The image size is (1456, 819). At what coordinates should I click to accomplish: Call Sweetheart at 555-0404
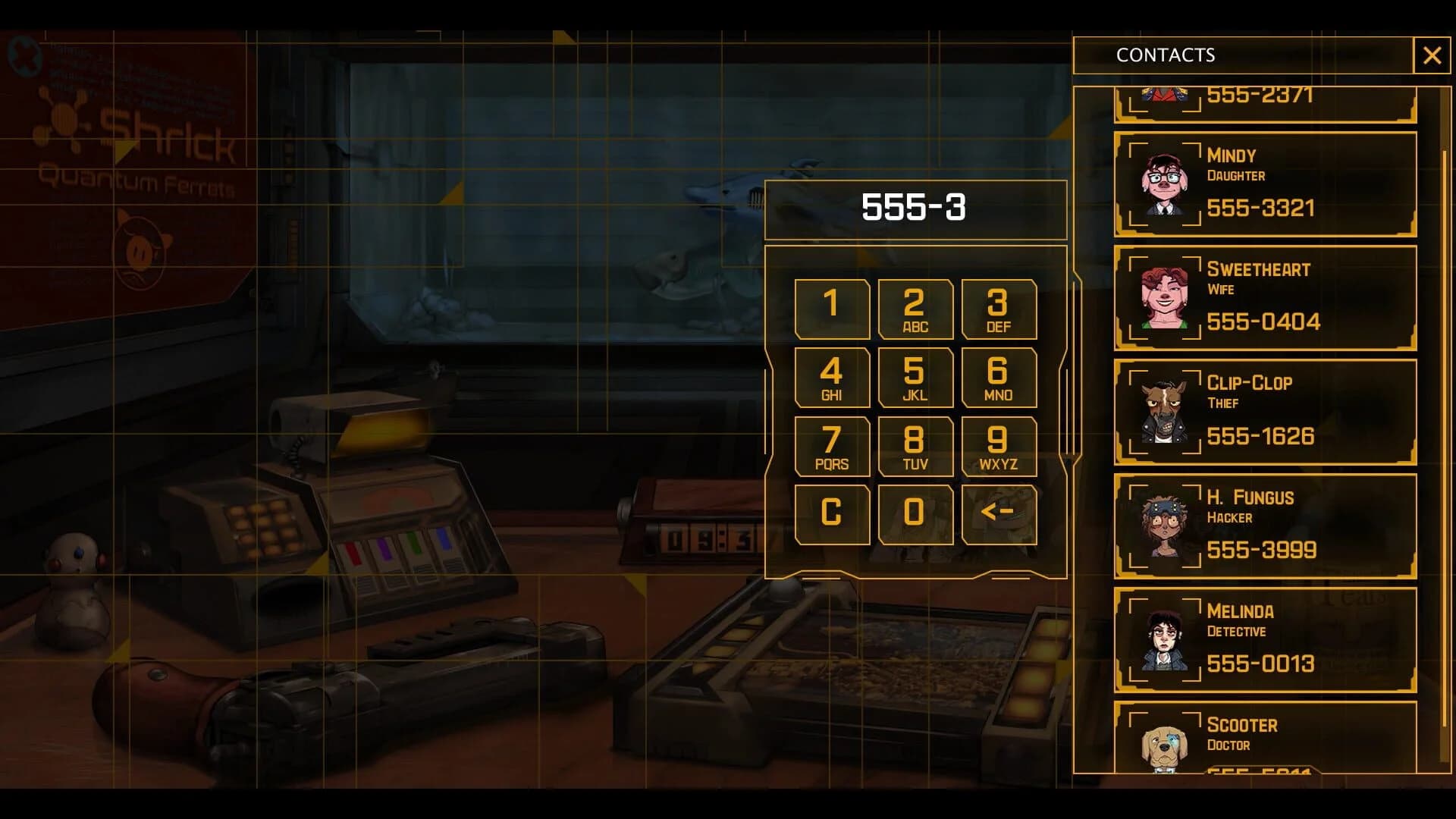[x=1264, y=322]
